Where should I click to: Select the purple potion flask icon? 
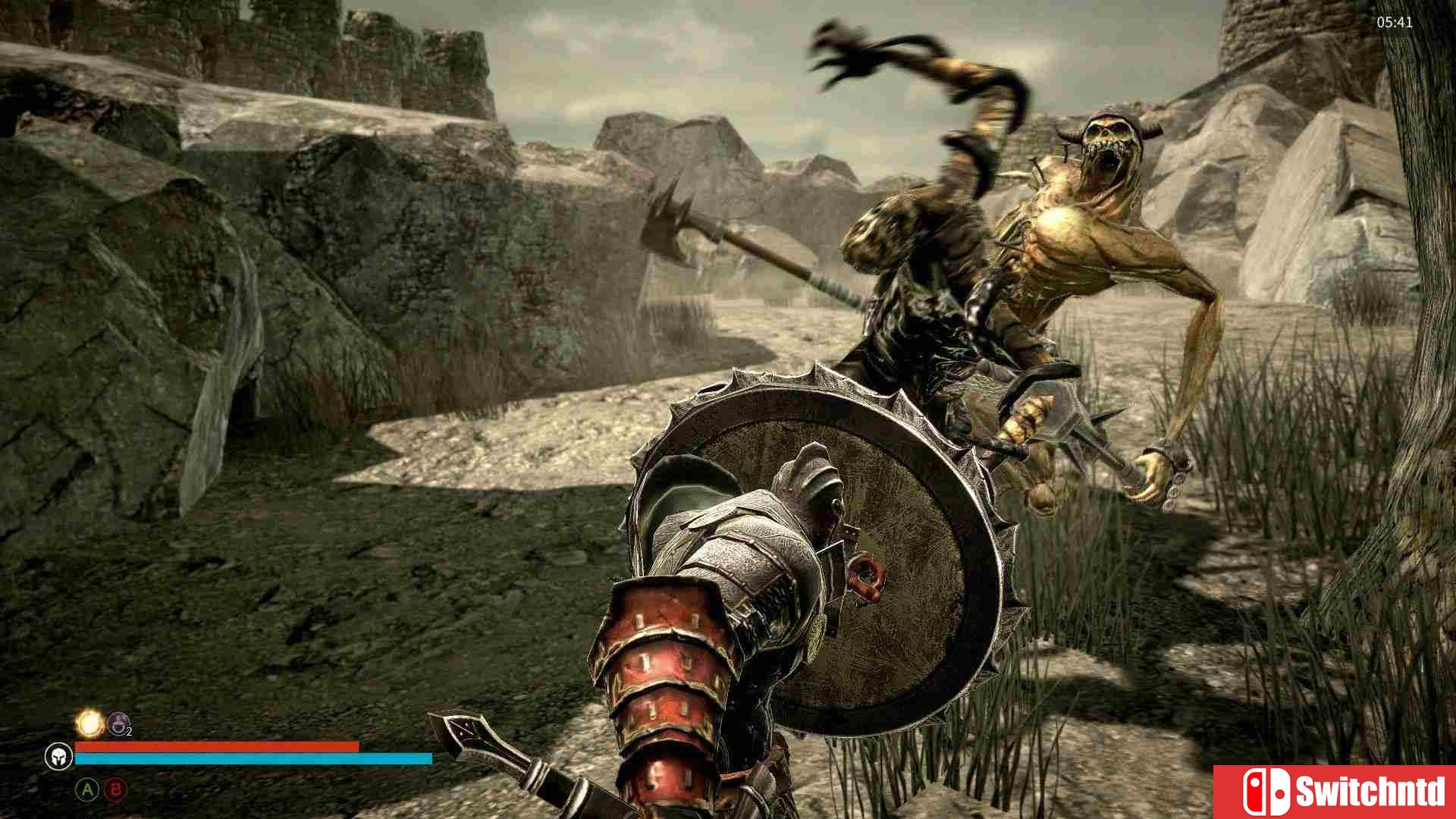(118, 724)
